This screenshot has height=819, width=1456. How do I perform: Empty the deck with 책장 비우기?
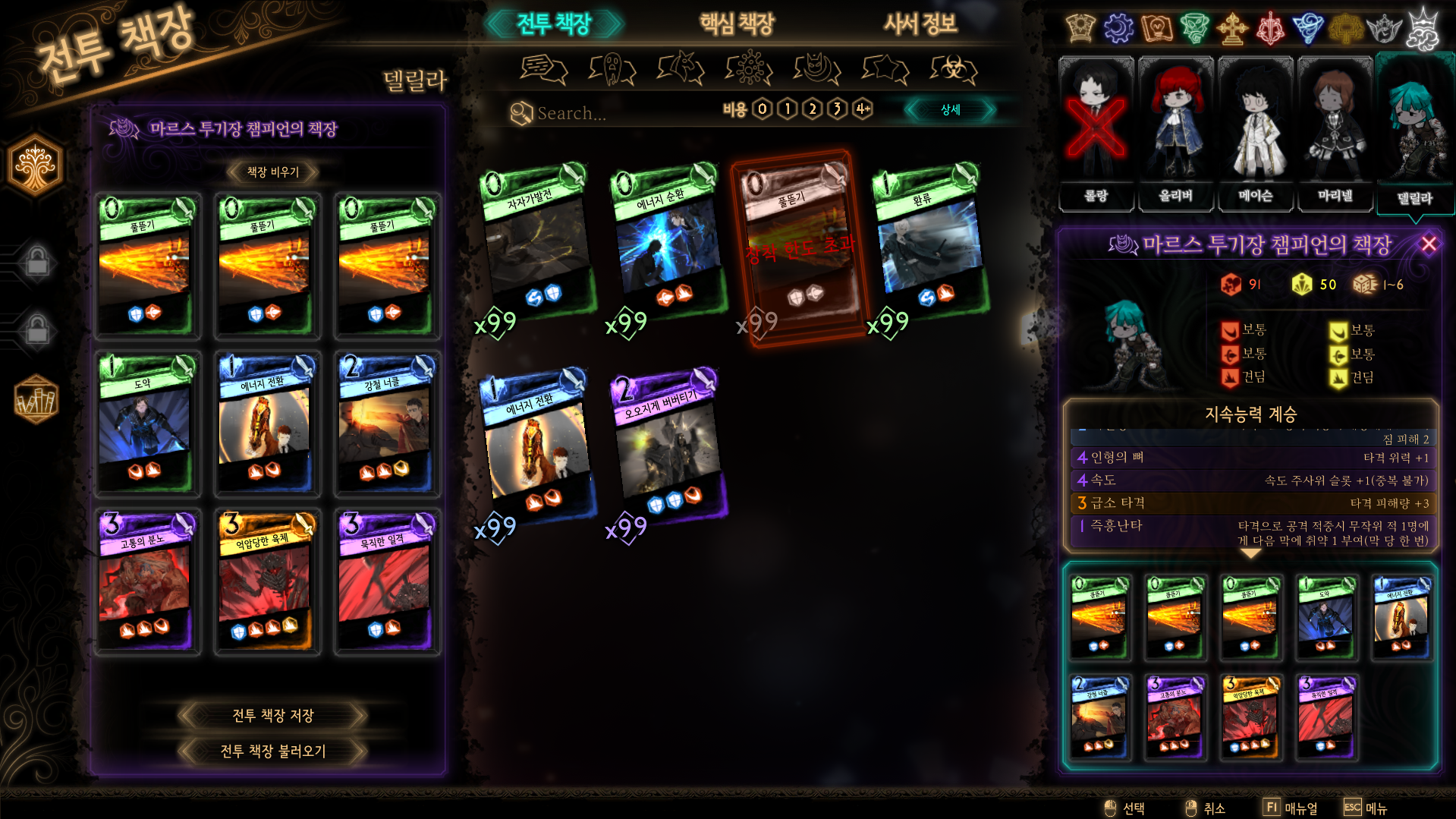[x=272, y=172]
